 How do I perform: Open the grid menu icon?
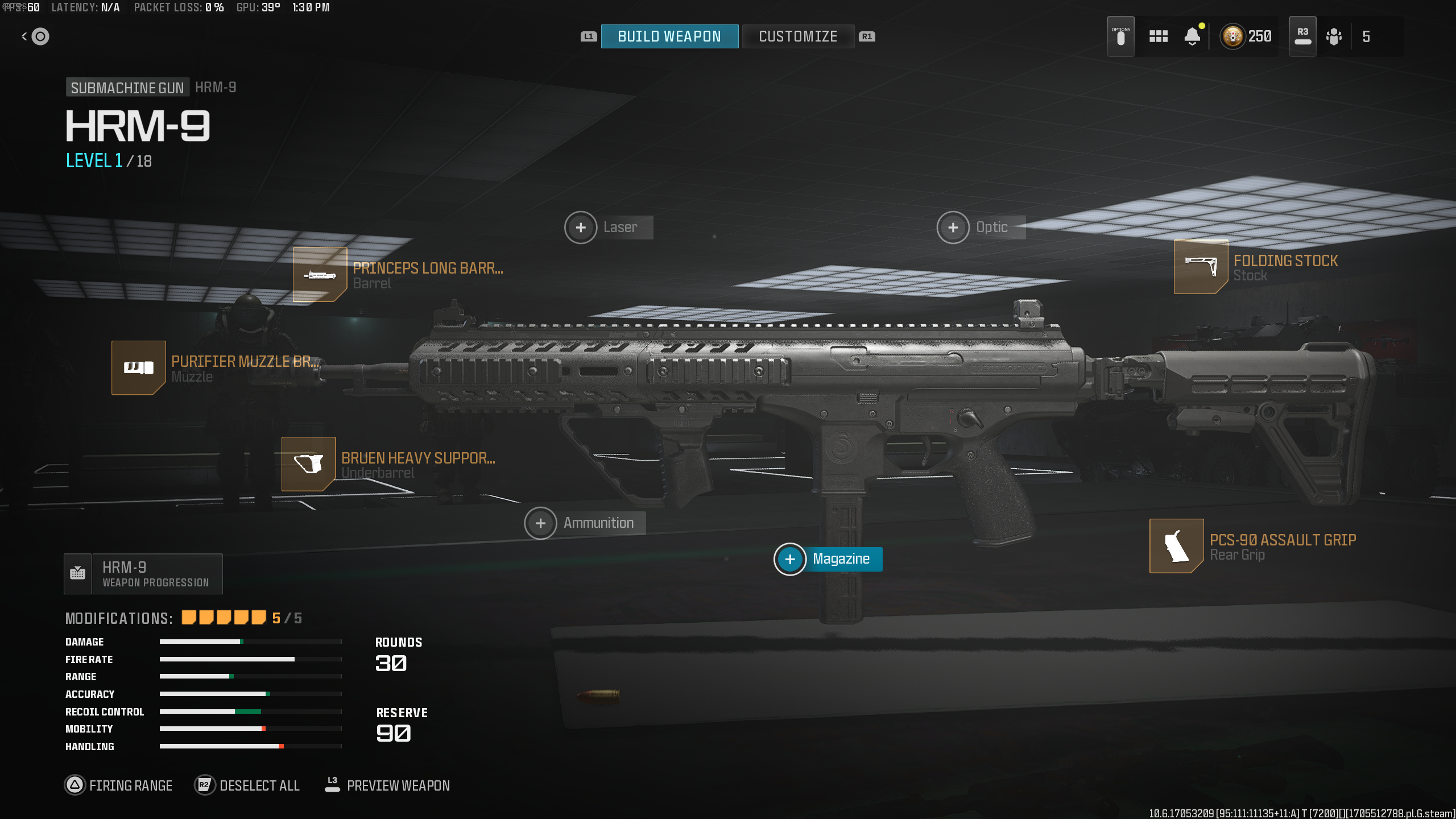coord(1158,36)
